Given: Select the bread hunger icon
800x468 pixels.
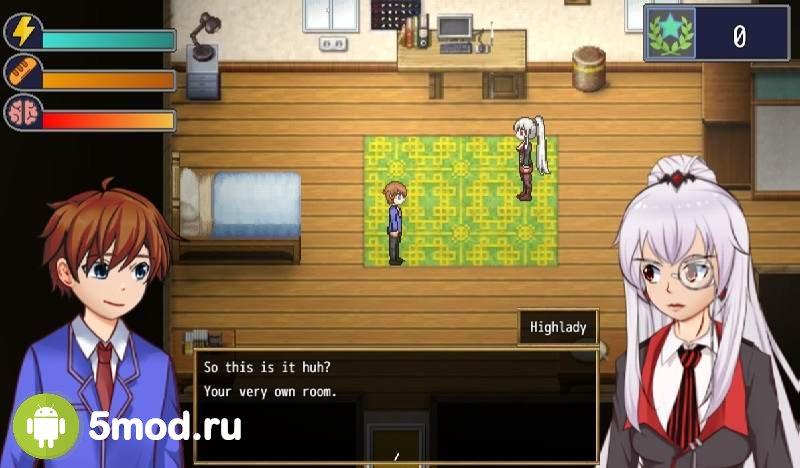Looking at the screenshot, I should [22, 73].
